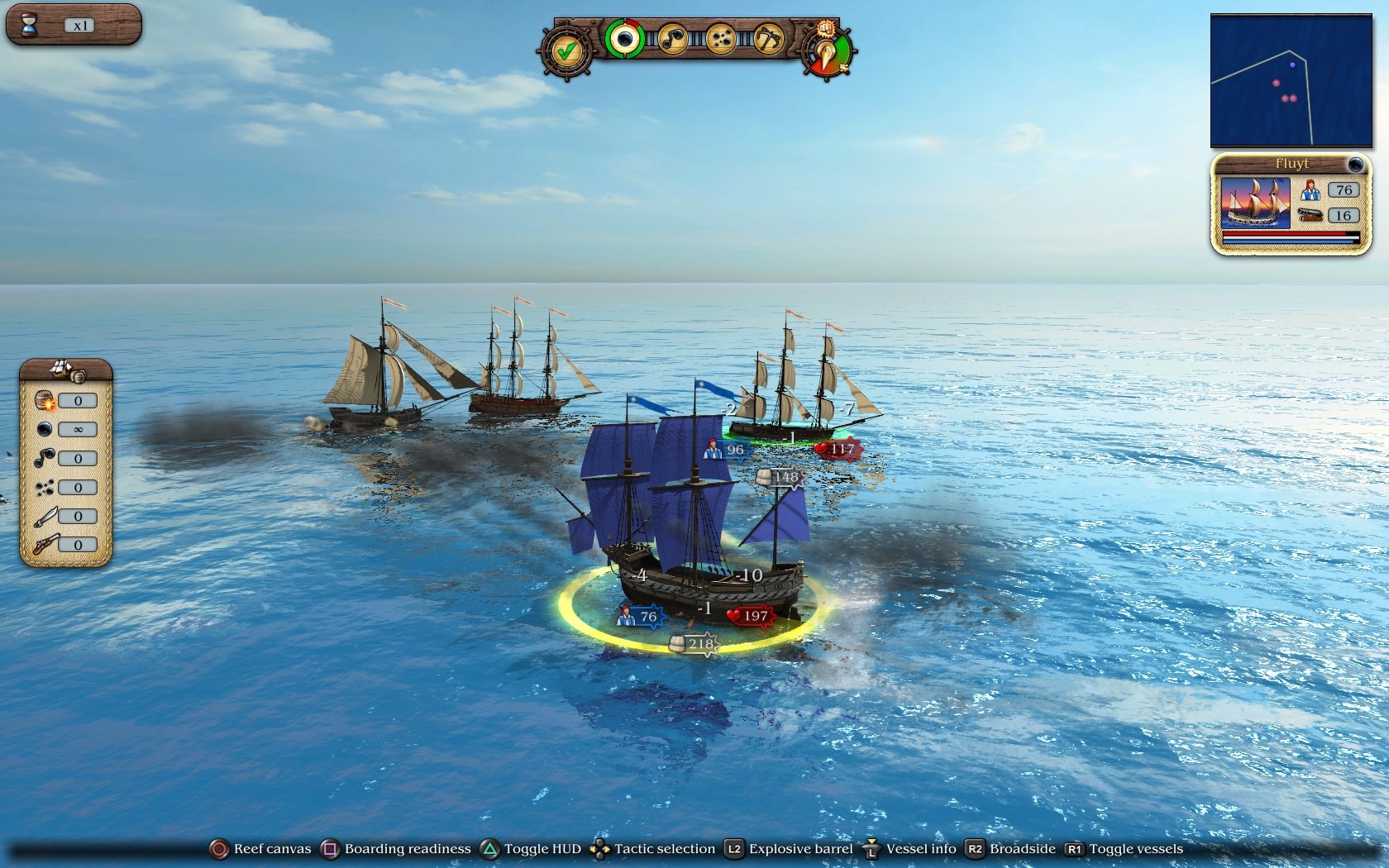Select the saber icon in the inventory panel
Image resolution: width=1389 pixels, height=868 pixels.
(47, 515)
